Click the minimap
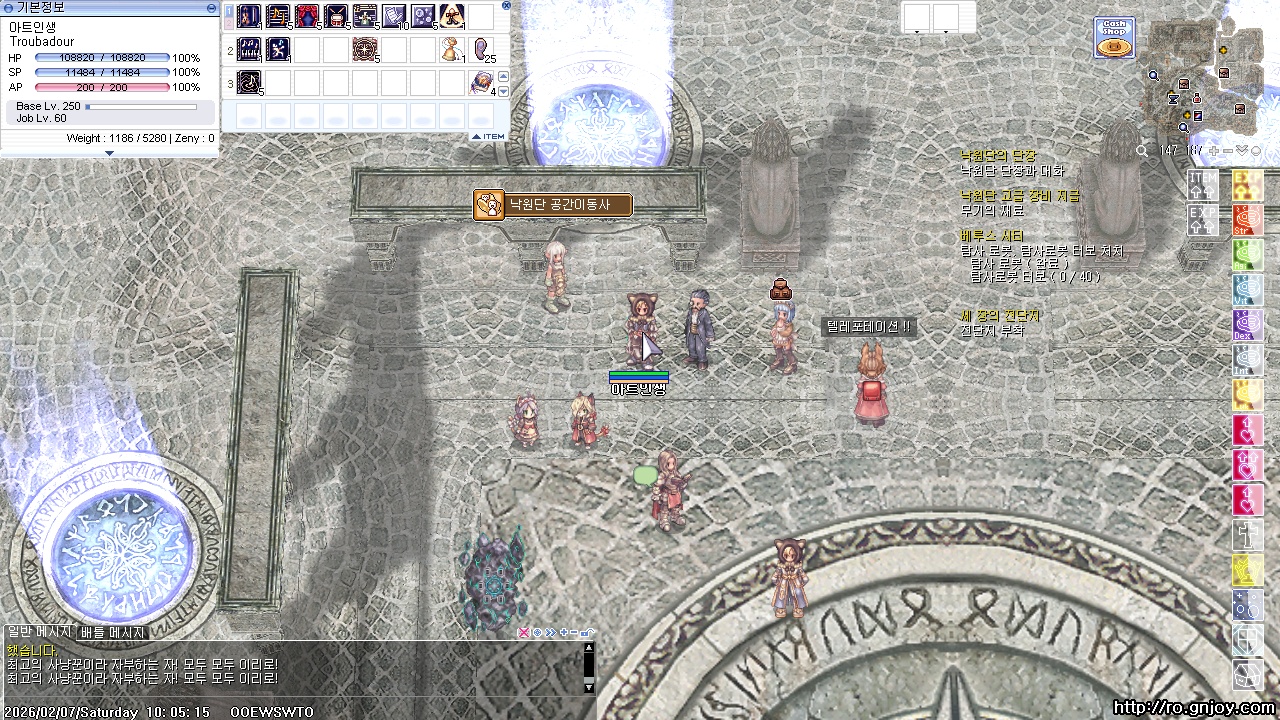 click(1202, 78)
